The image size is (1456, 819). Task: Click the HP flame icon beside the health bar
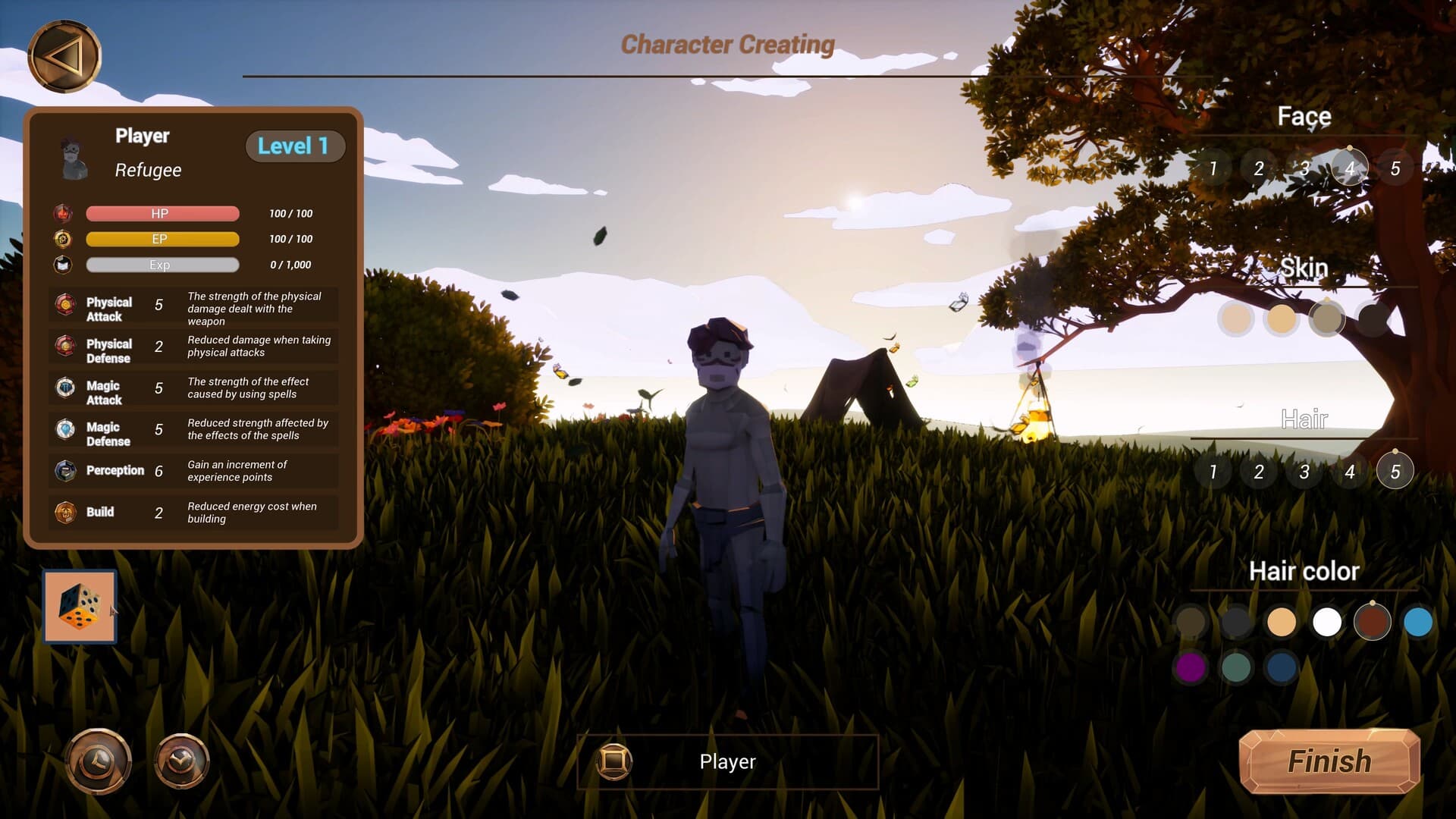coord(63,213)
